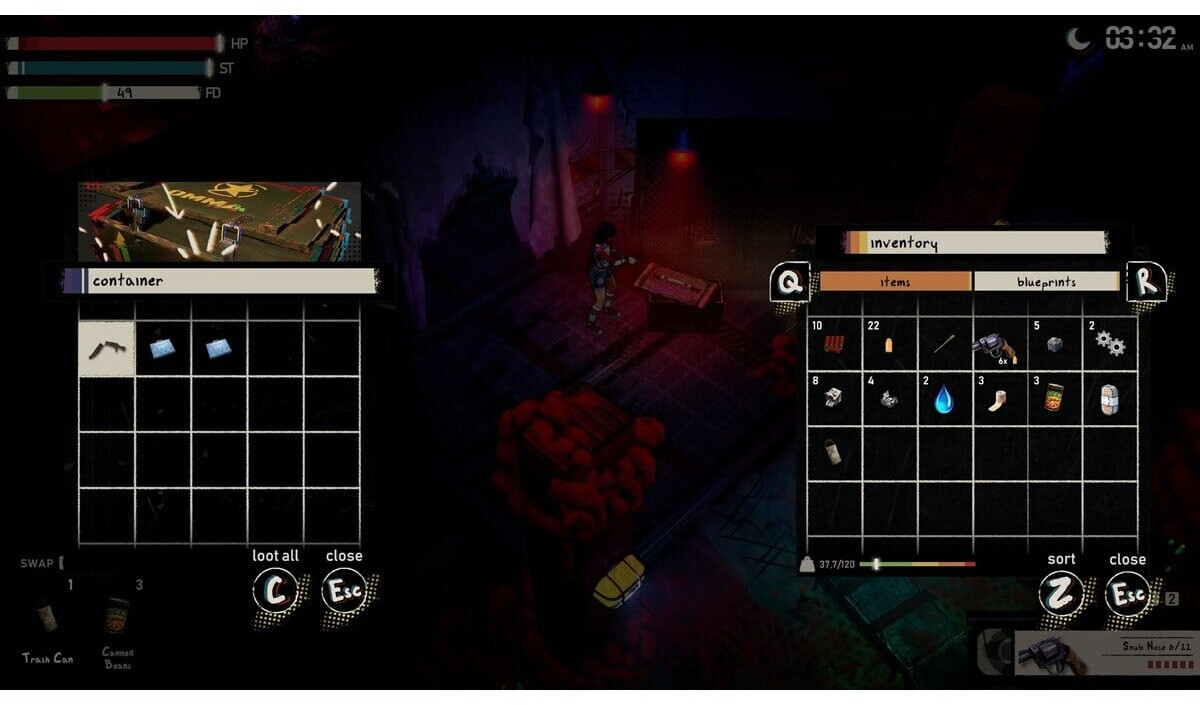Select the highlighted gun part in the container

[x=107, y=349]
